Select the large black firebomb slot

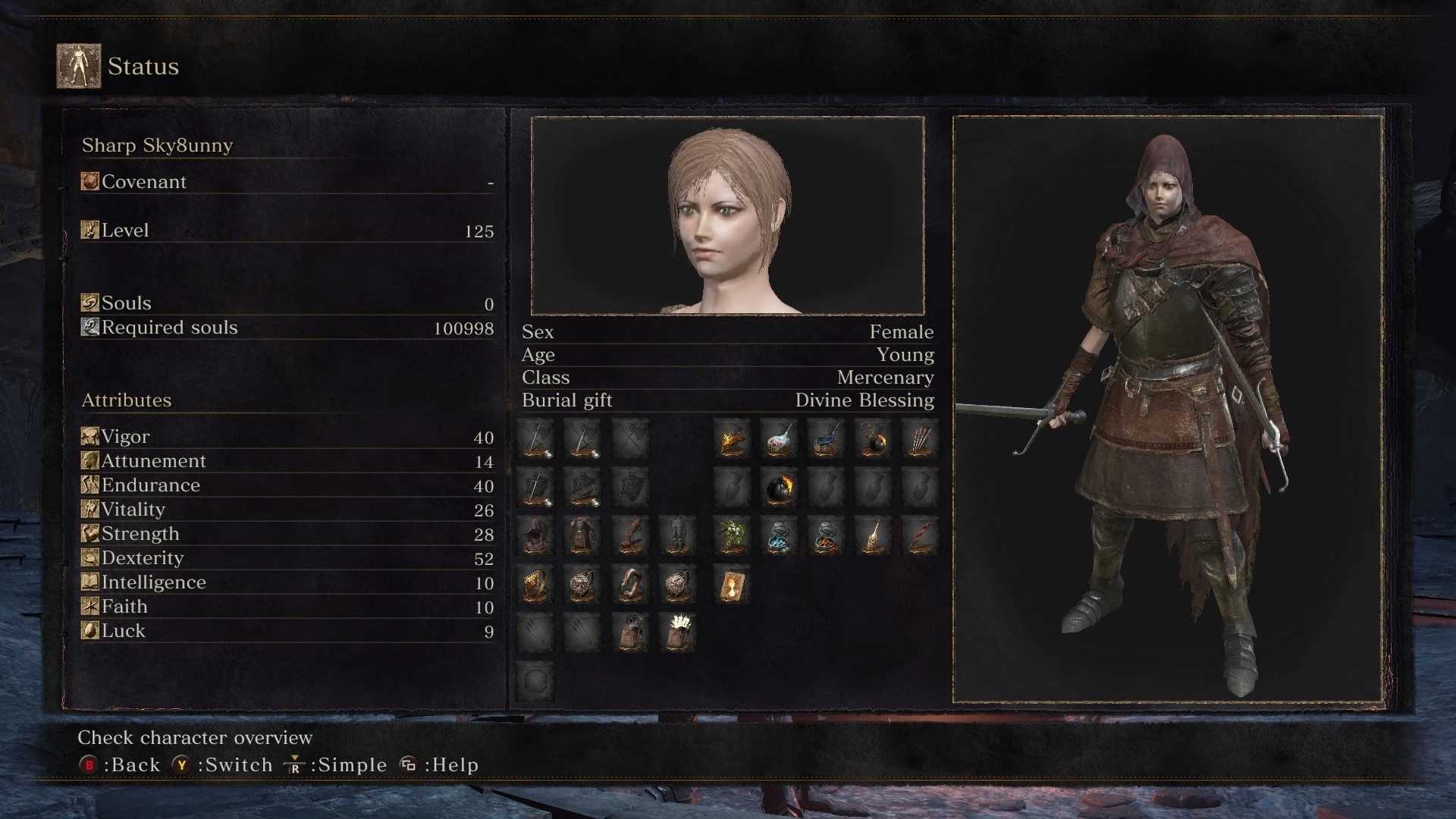(779, 488)
